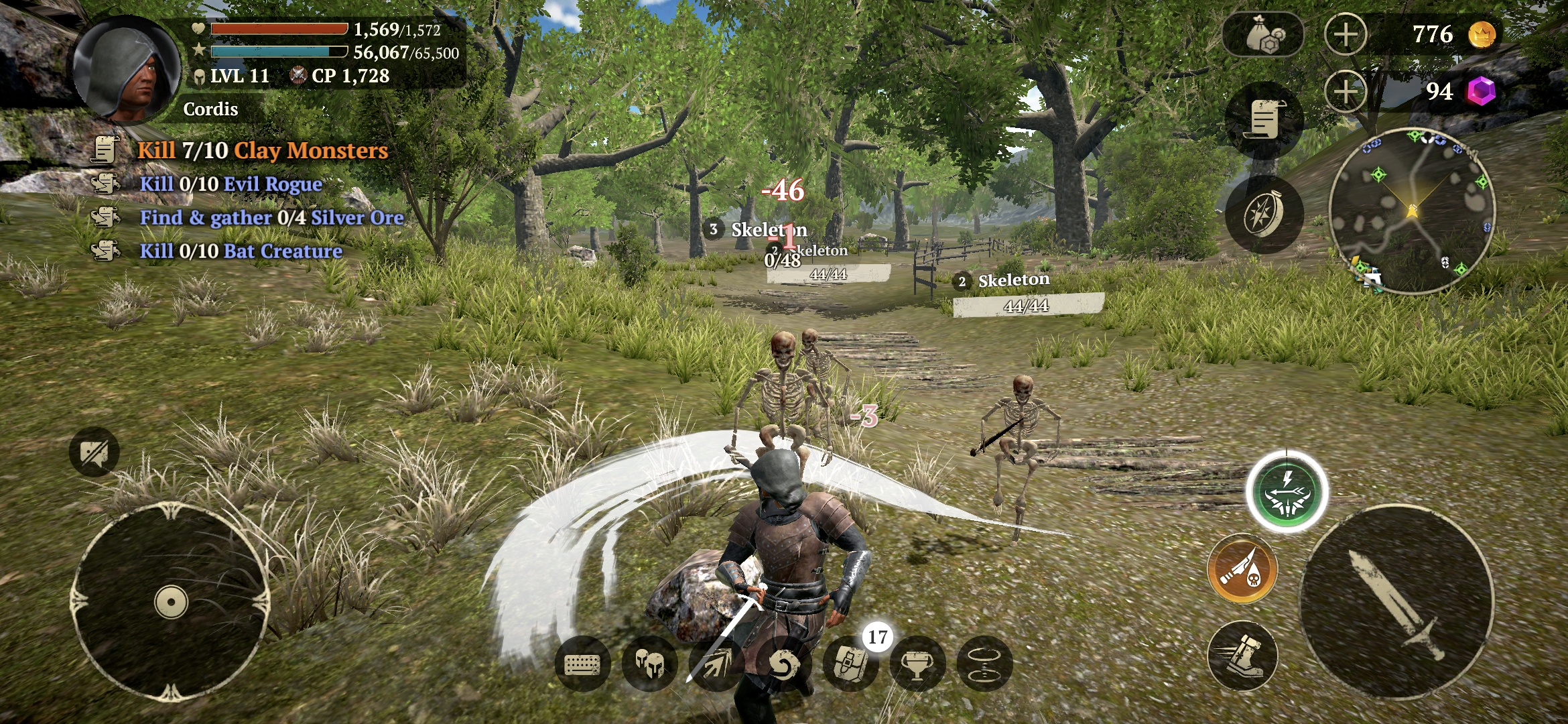This screenshot has width=1568, height=724.
Task: Add more purple gems with plus button
Action: tap(1346, 92)
